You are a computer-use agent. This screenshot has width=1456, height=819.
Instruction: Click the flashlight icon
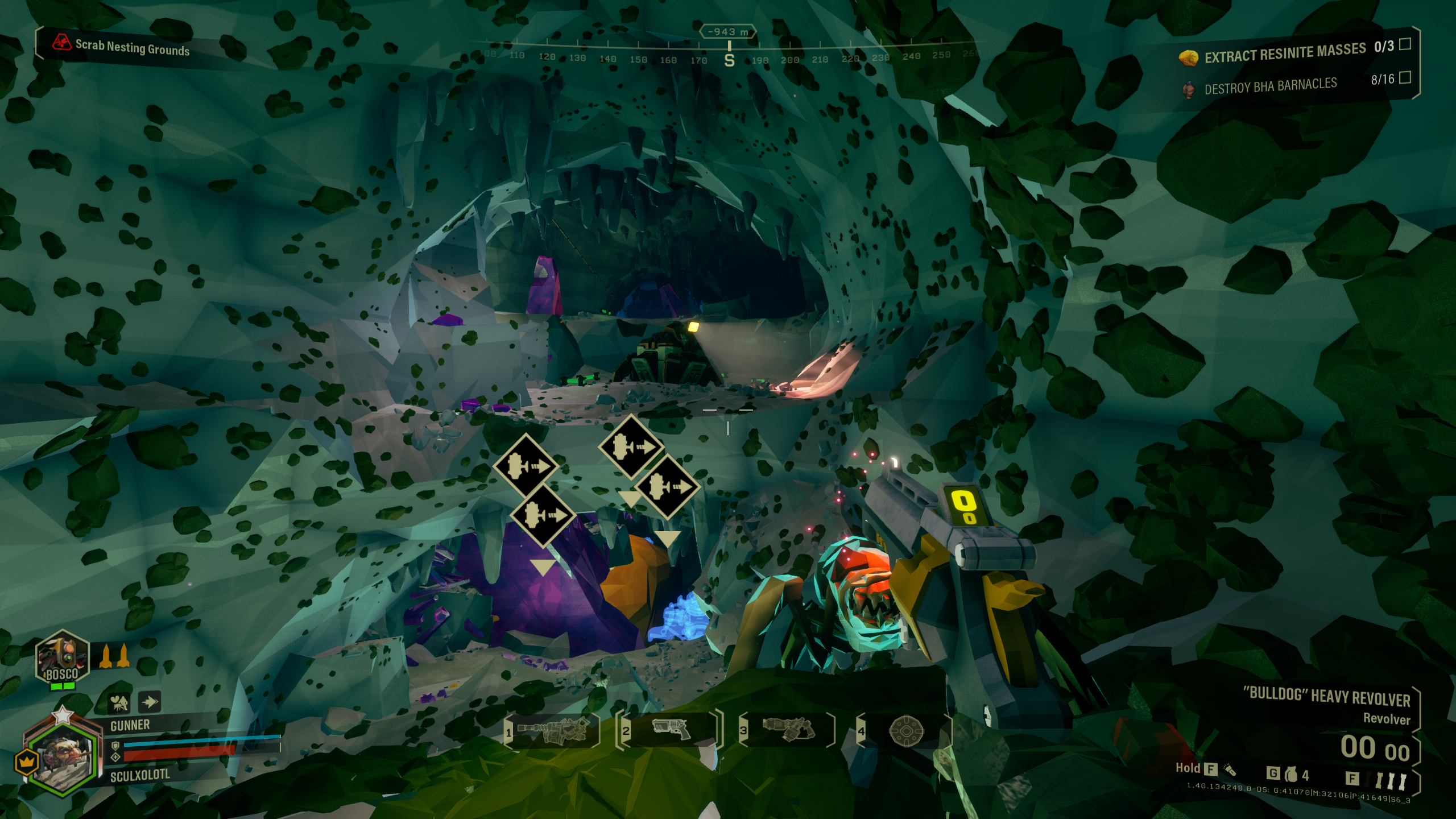coord(1230,770)
